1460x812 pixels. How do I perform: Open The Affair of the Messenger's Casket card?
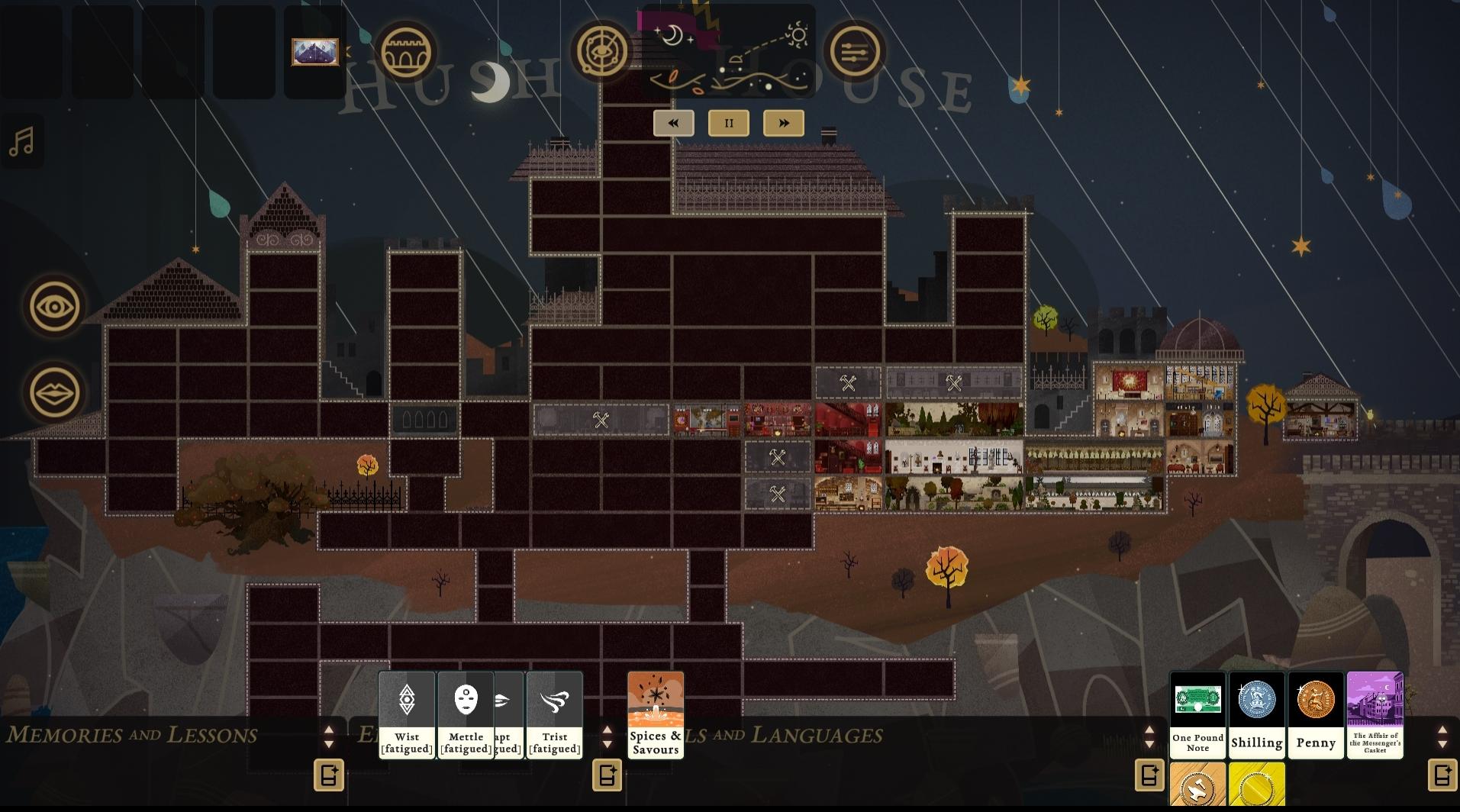tap(1375, 714)
